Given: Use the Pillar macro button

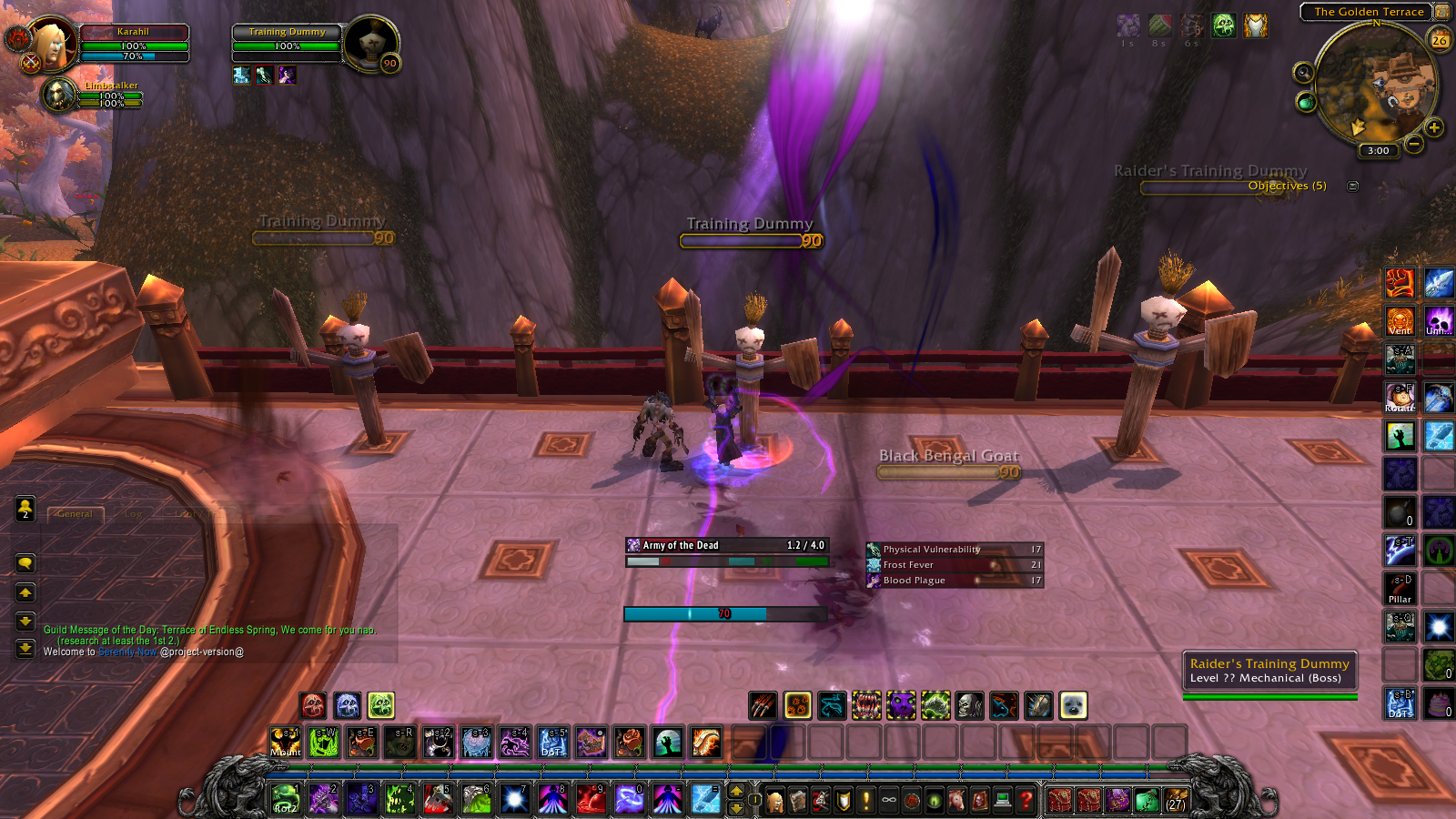Looking at the screenshot, I should (x=1400, y=589).
